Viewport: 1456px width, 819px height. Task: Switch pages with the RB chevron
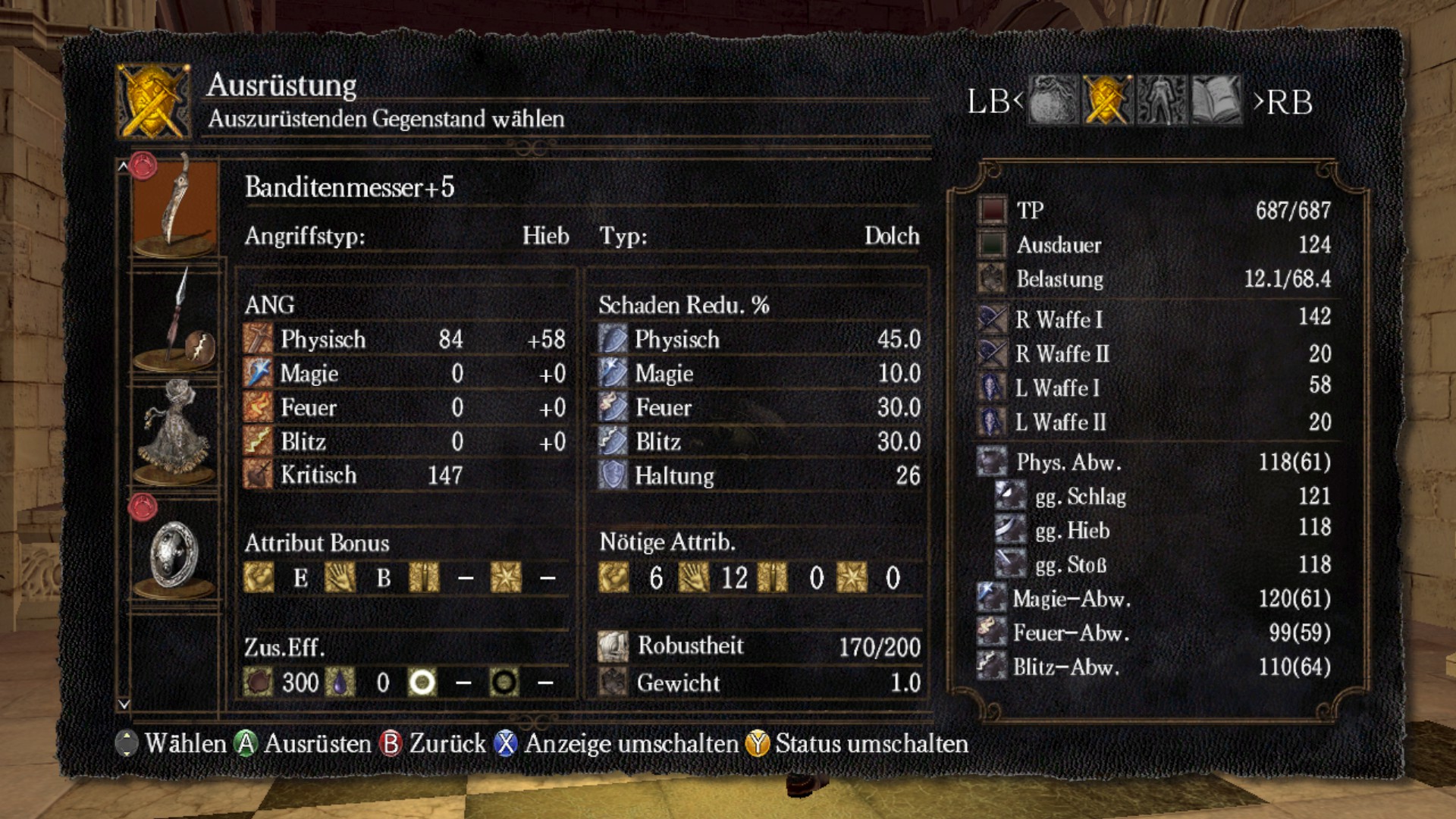point(1260,102)
